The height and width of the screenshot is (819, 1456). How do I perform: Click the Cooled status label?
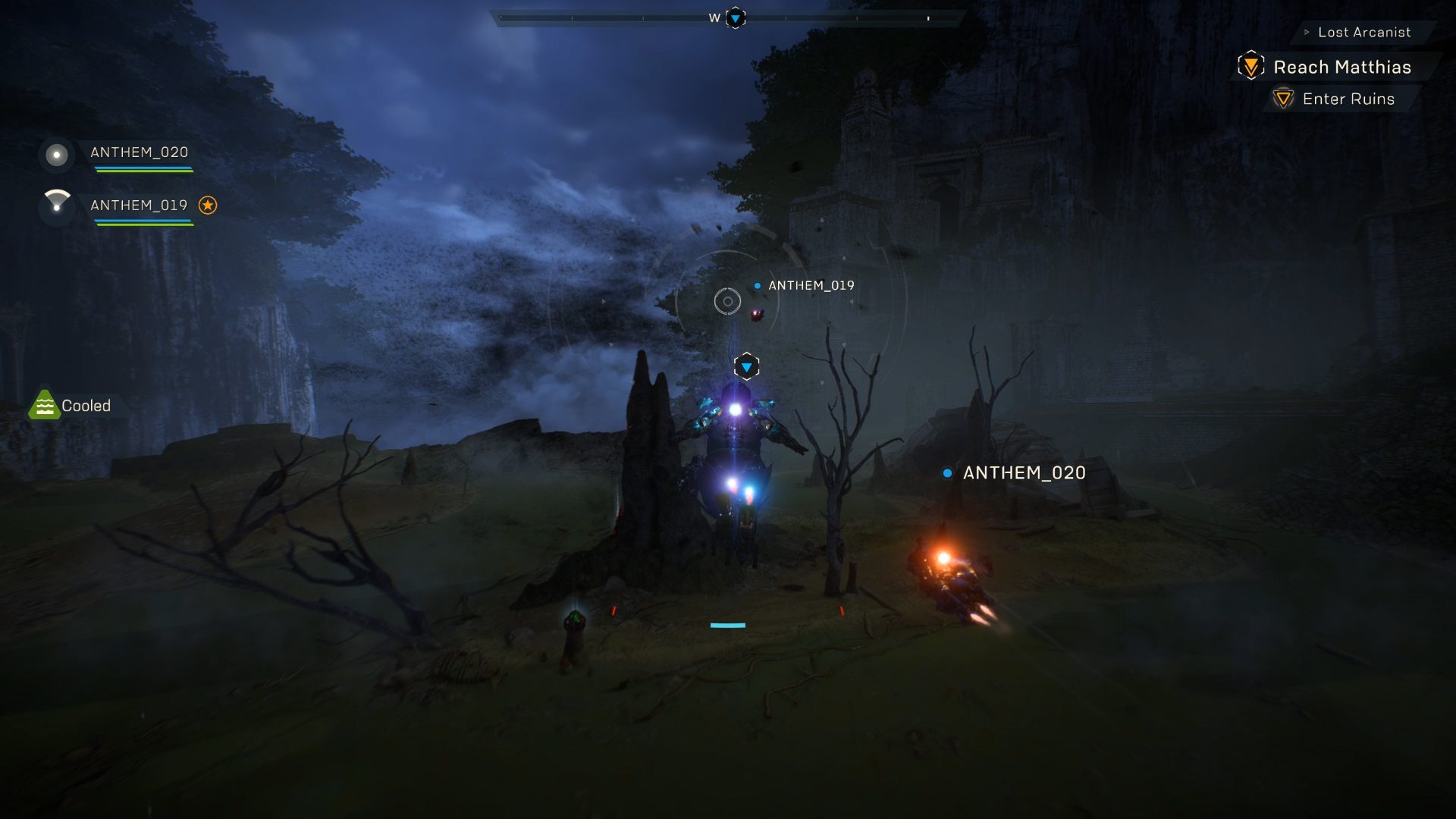tap(86, 405)
